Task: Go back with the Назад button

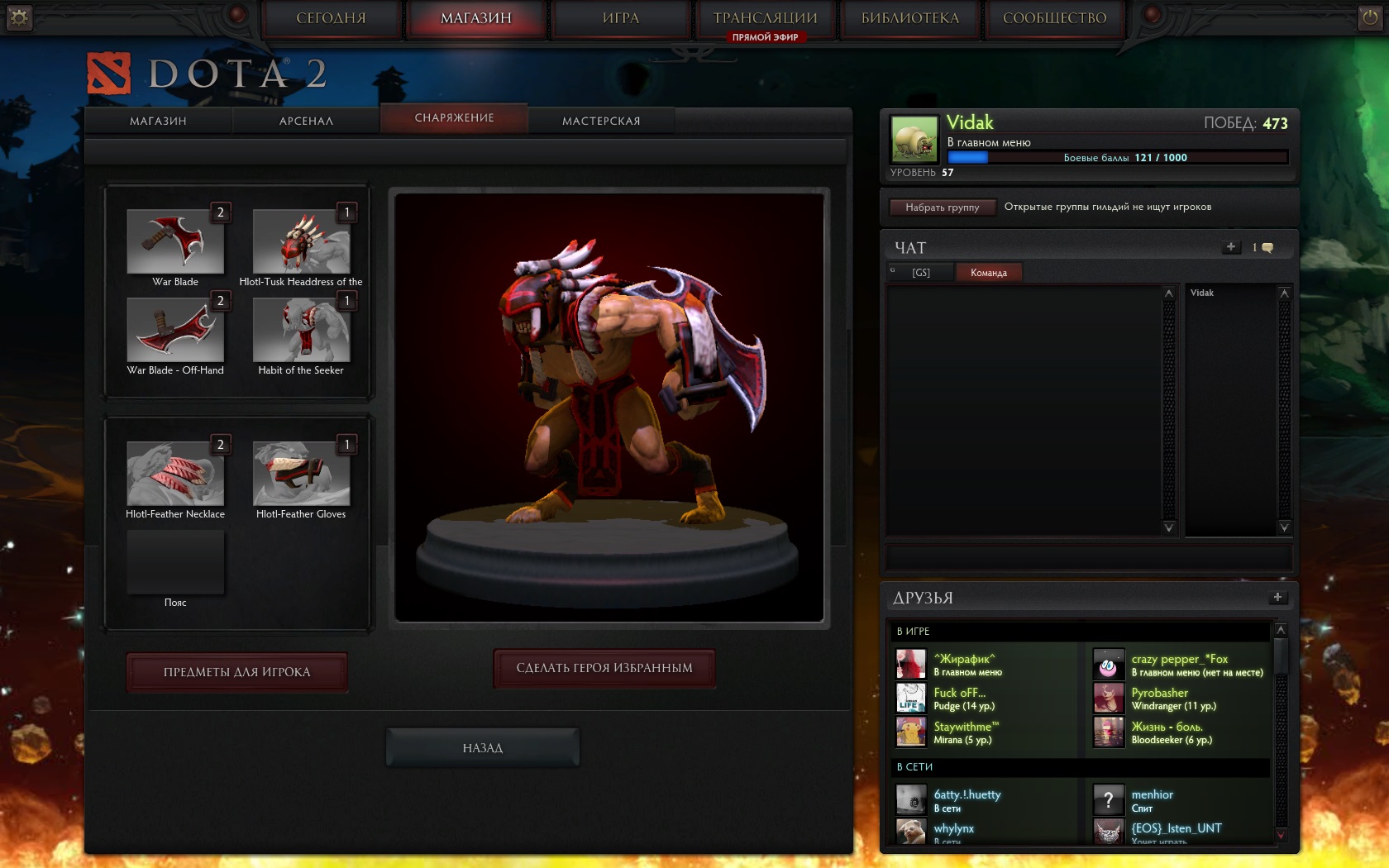Action: (x=483, y=748)
